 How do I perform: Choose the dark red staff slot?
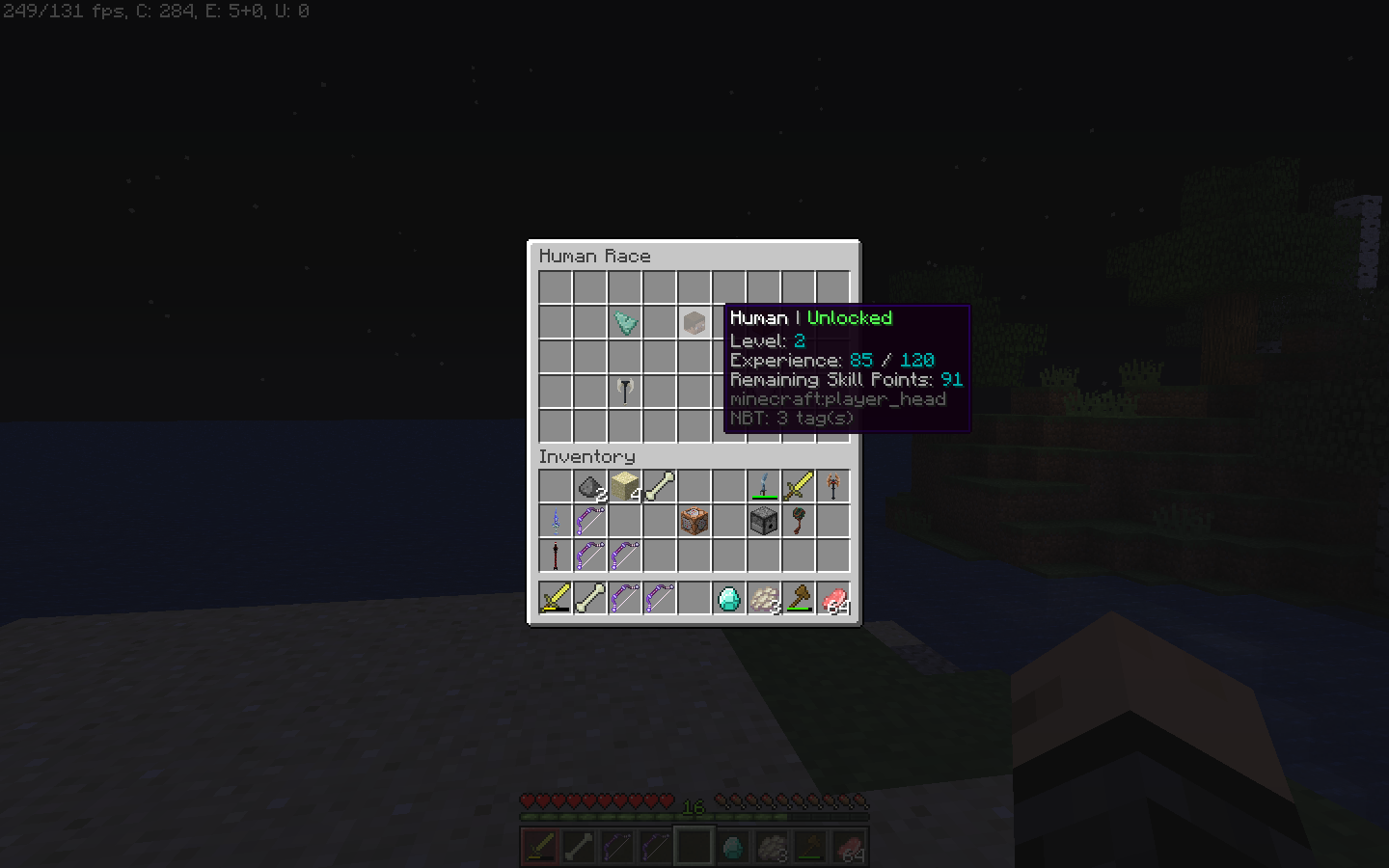click(556, 556)
